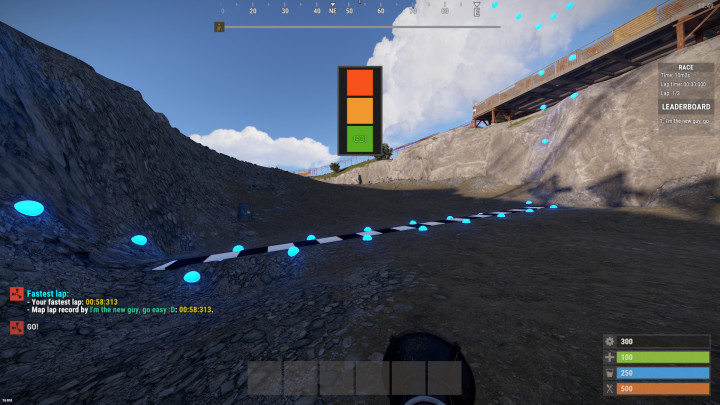Click the NE marker on the compass bar
Image resolution: width=720 pixels, height=405 pixels.
[x=333, y=10]
